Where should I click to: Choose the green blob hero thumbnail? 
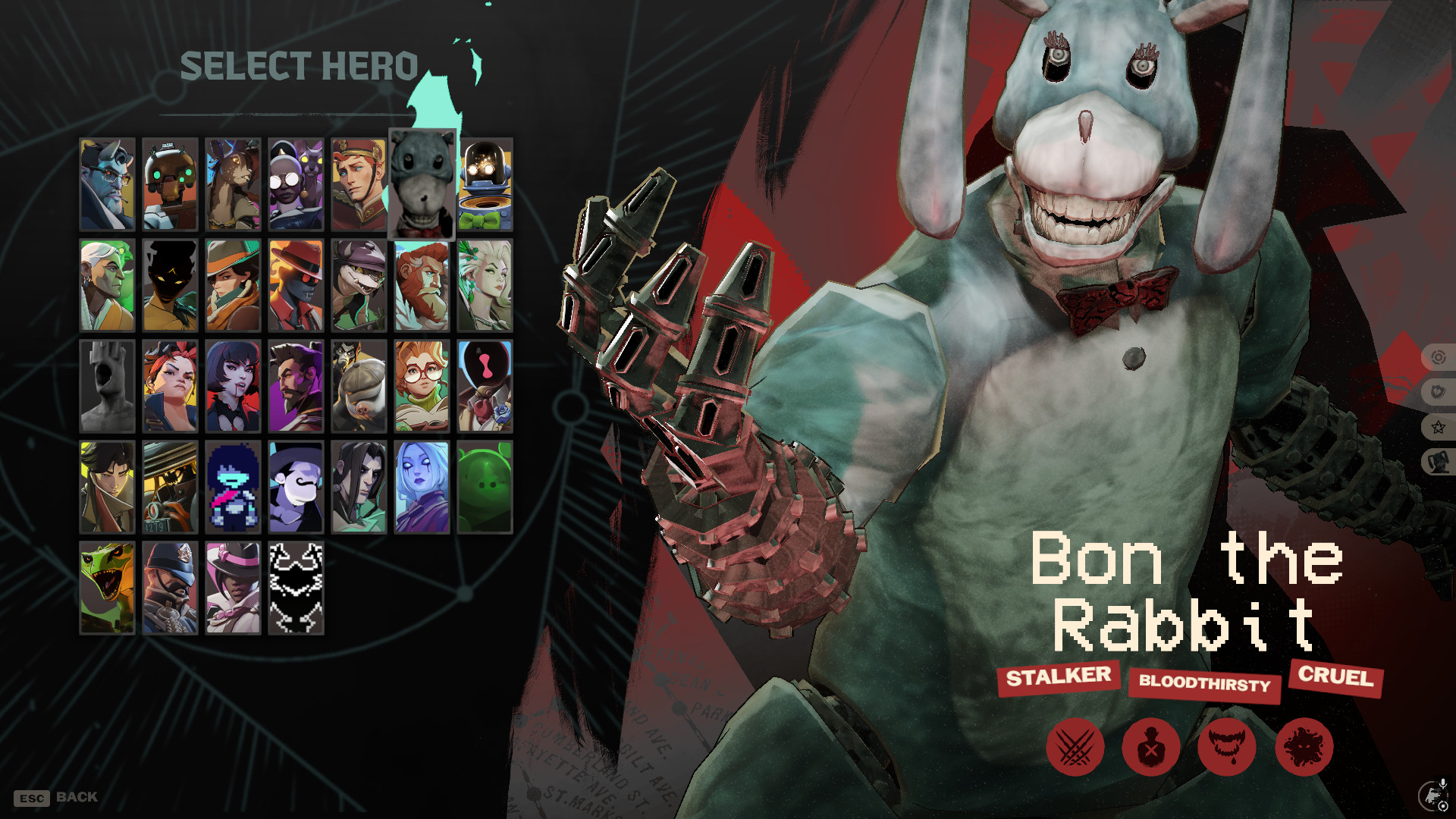(x=485, y=488)
